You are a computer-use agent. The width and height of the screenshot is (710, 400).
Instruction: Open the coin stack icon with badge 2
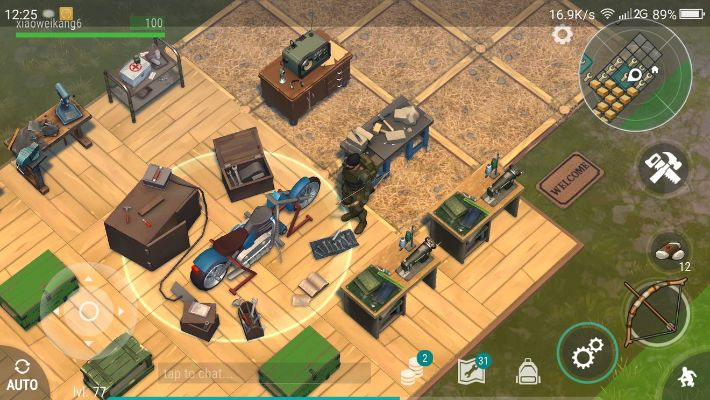412,372
